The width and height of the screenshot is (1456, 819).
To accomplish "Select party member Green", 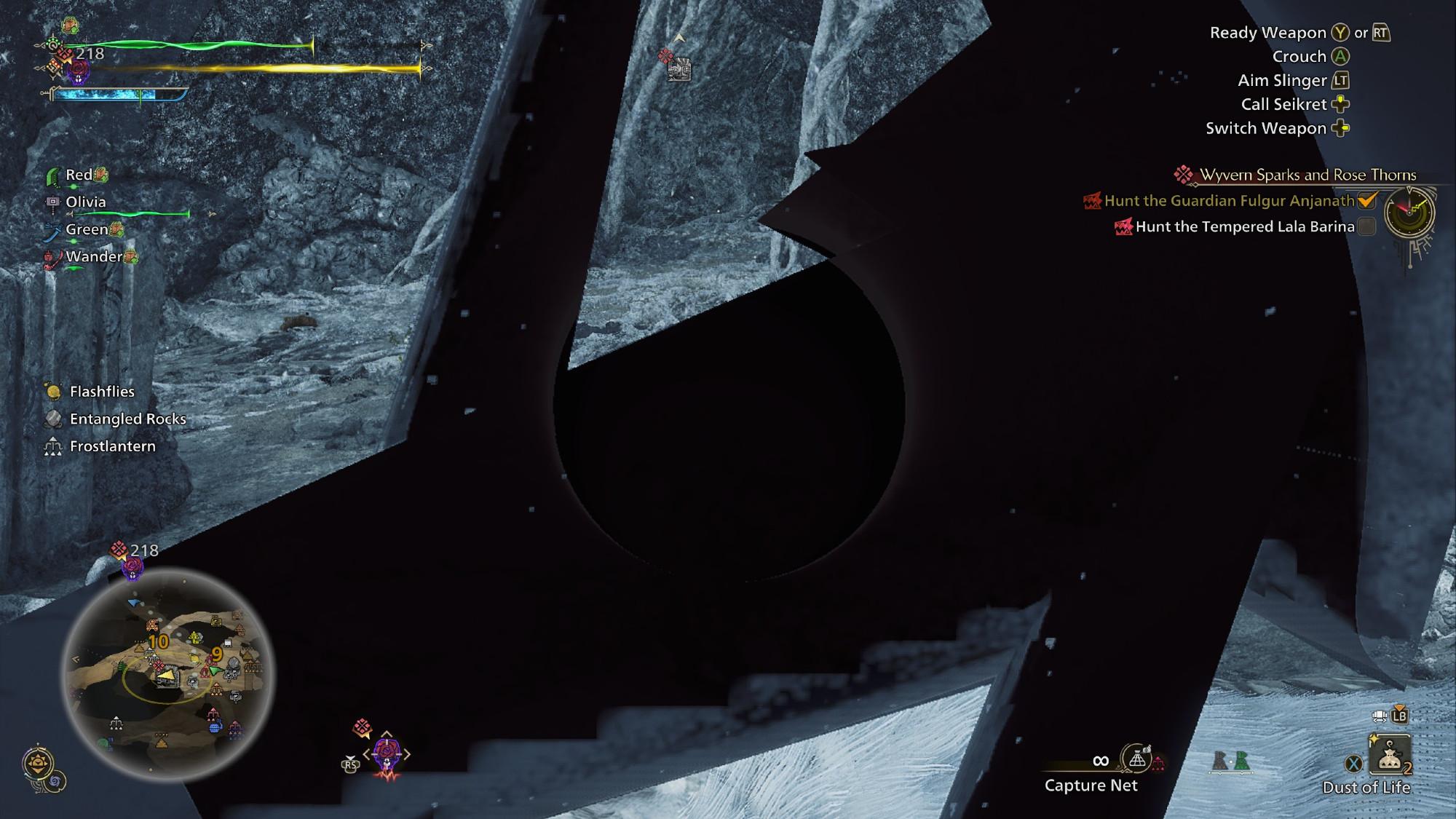I will click(87, 229).
